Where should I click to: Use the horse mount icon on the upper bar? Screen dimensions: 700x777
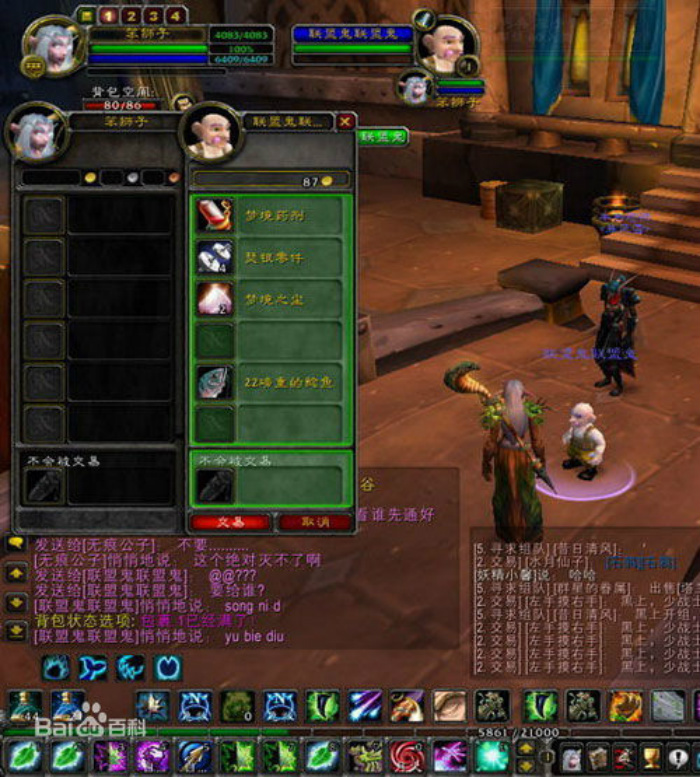pyautogui.click(x=406, y=706)
